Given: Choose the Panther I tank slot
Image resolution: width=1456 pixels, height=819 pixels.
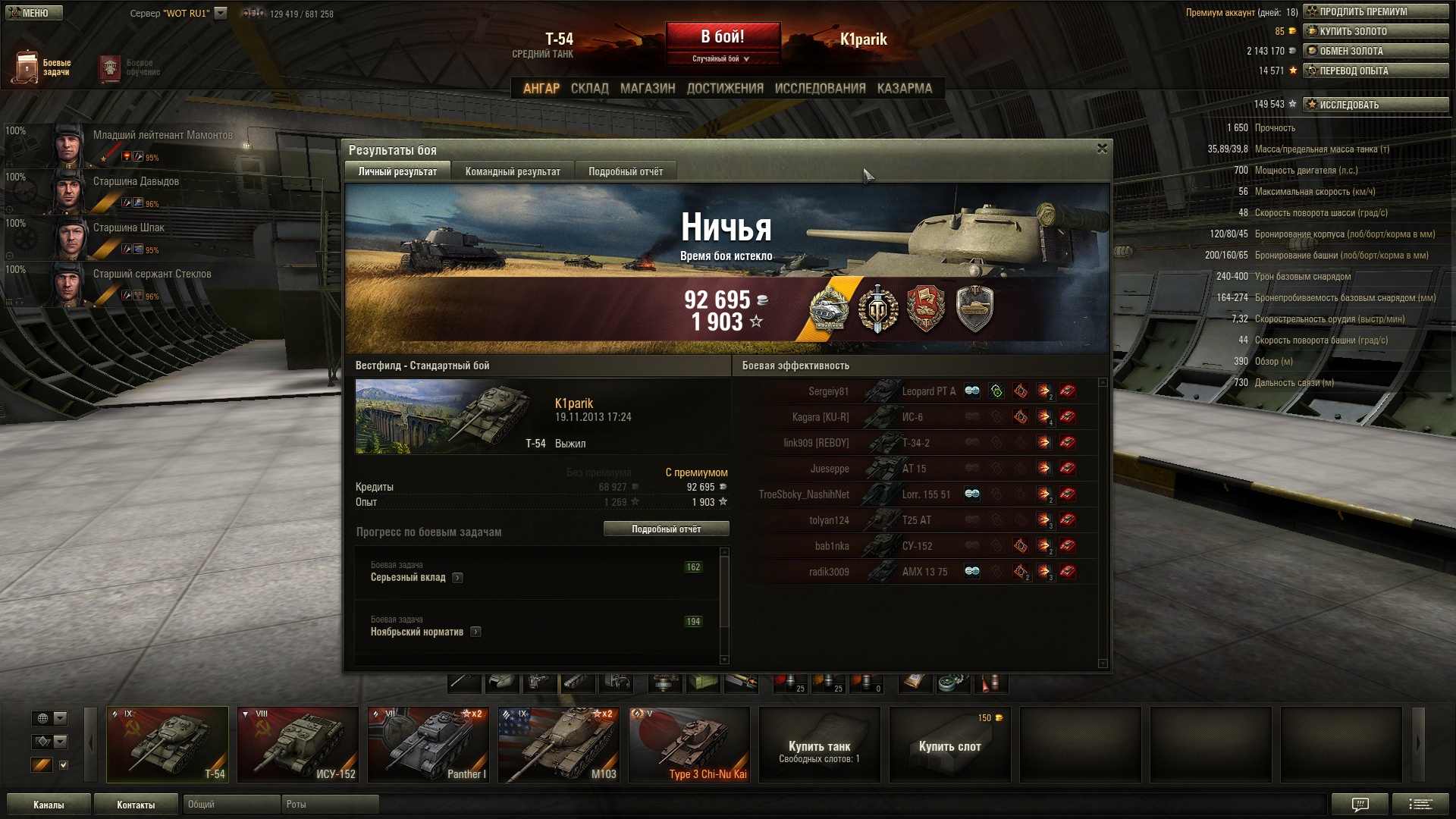Looking at the screenshot, I should 428,744.
